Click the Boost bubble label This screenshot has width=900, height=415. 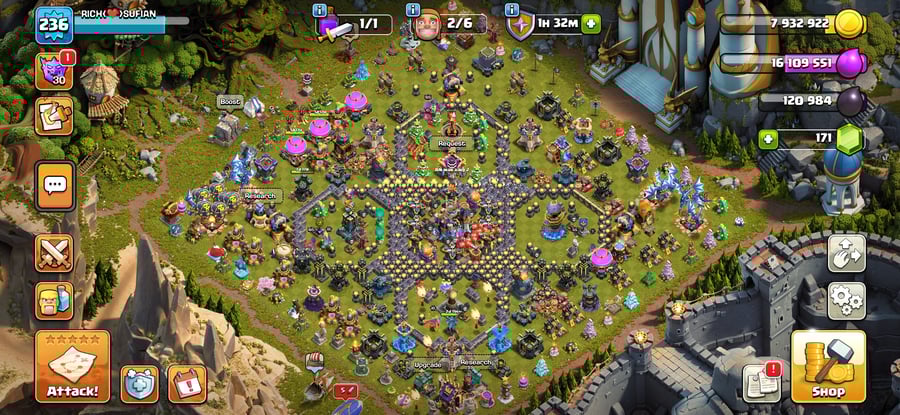tap(230, 101)
